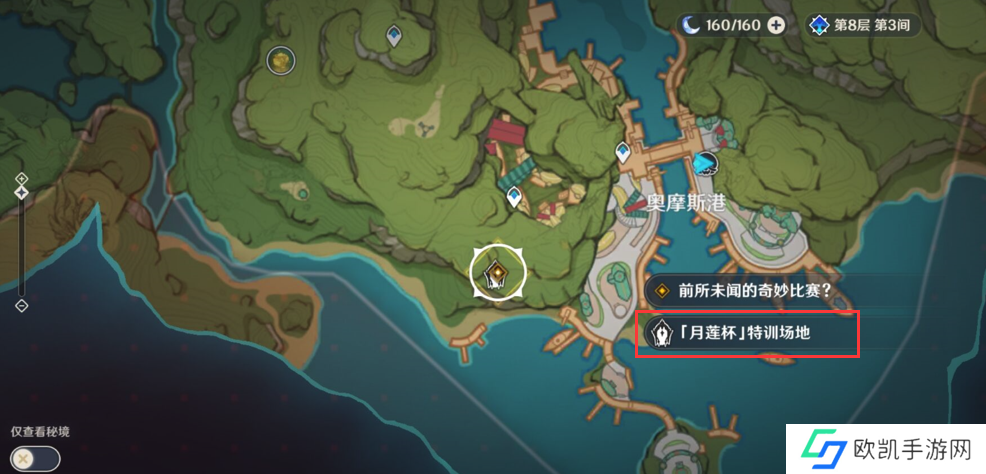Zoom in with the map slider plus

pyautogui.click(x=22, y=178)
